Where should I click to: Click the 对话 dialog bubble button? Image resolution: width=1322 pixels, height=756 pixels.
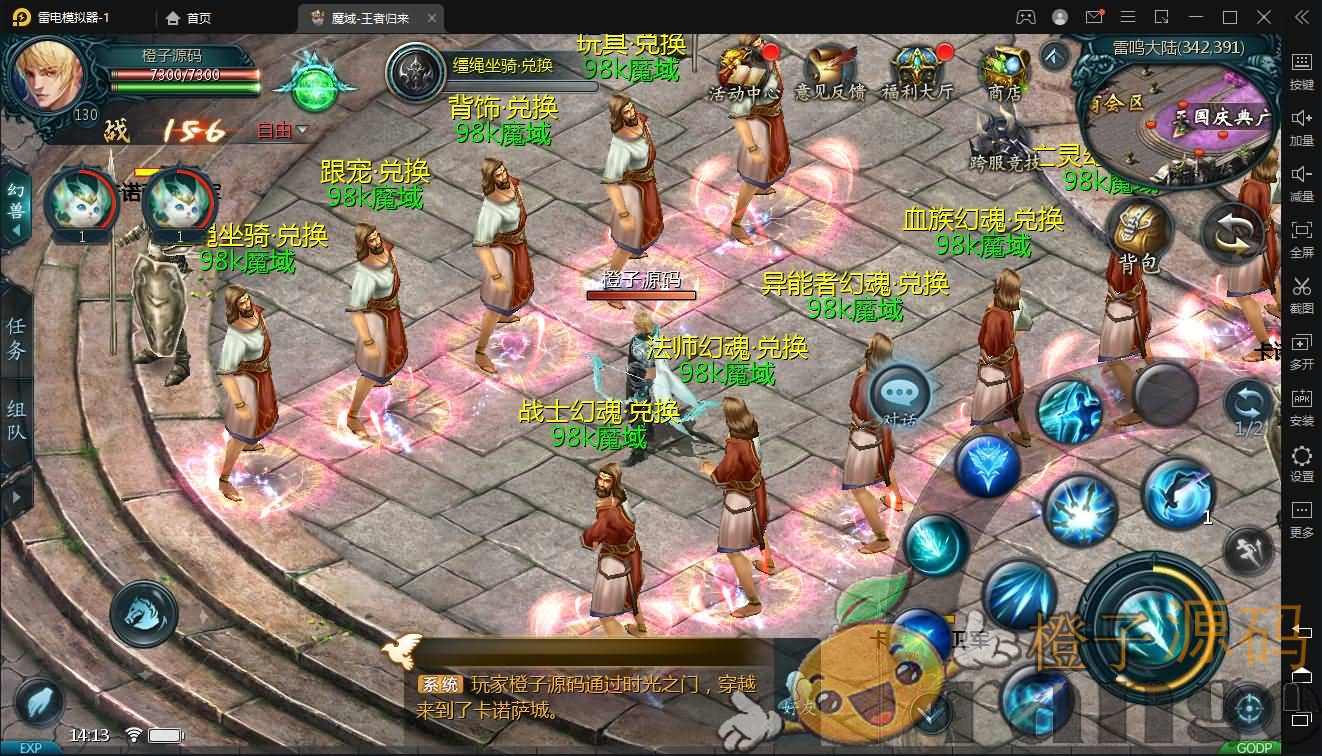pos(898,398)
